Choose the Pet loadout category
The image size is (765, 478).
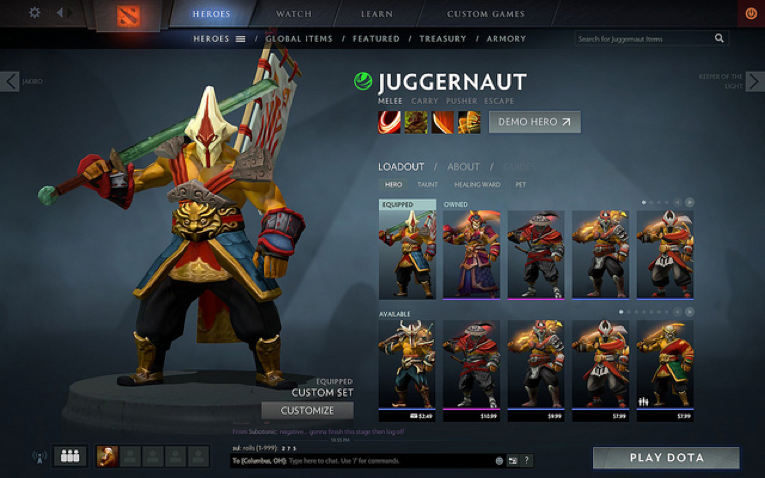pyautogui.click(x=520, y=185)
